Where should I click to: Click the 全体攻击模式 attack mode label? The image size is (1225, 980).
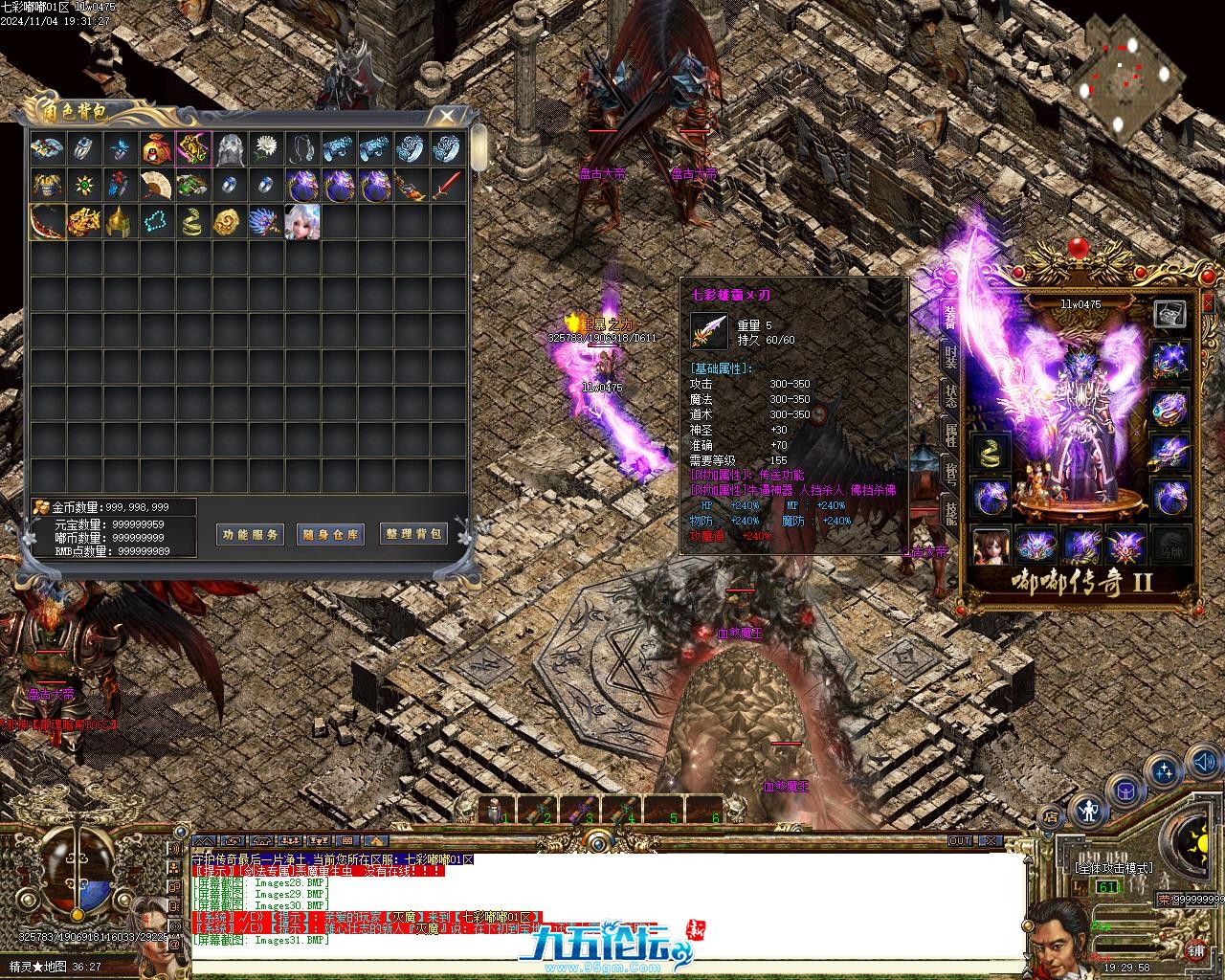pyautogui.click(x=1113, y=868)
